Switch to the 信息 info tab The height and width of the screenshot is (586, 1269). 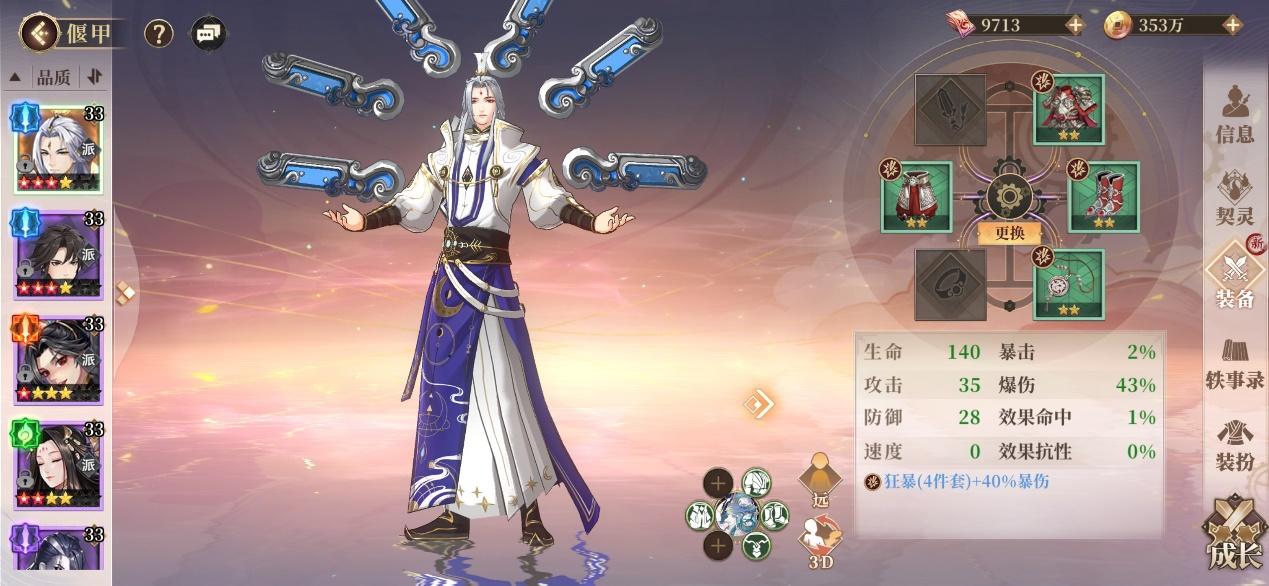tap(1235, 116)
